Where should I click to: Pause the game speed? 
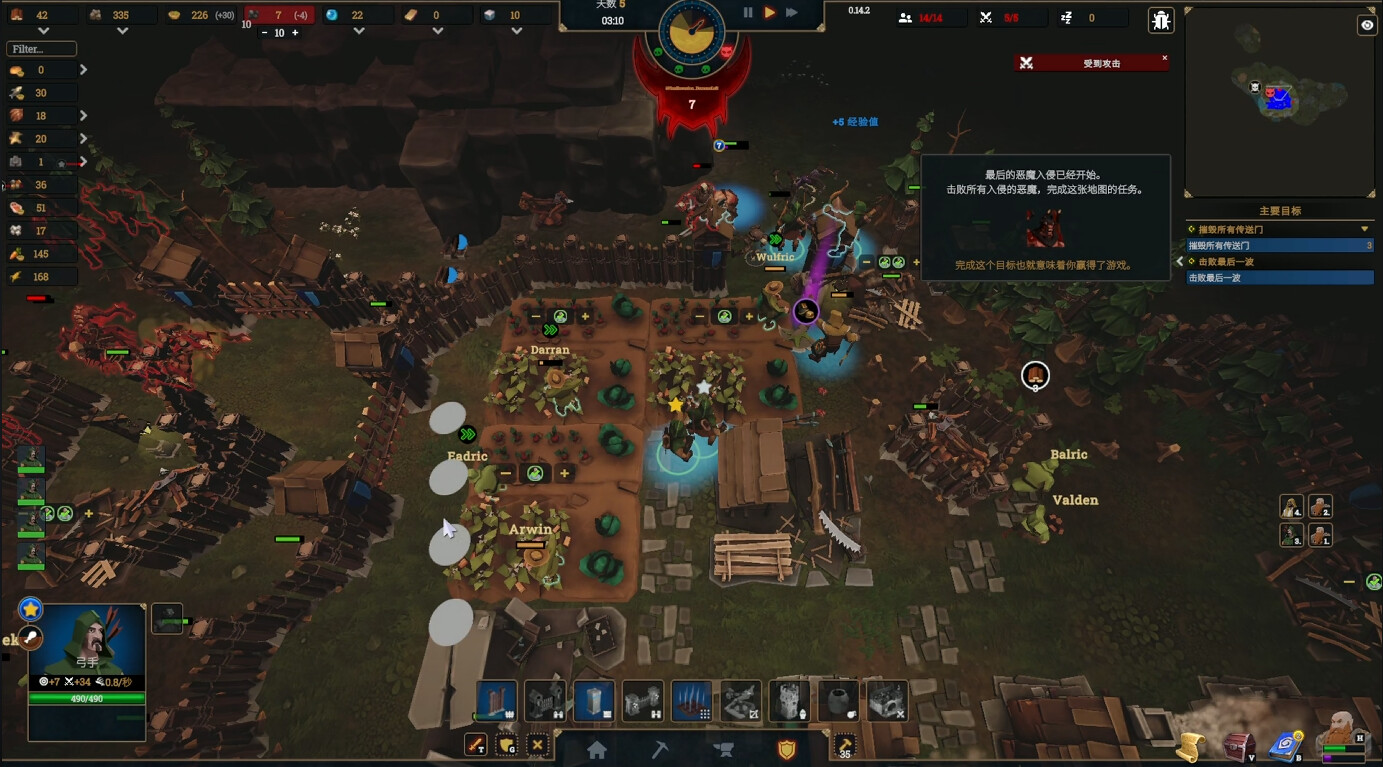tap(748, 13)
